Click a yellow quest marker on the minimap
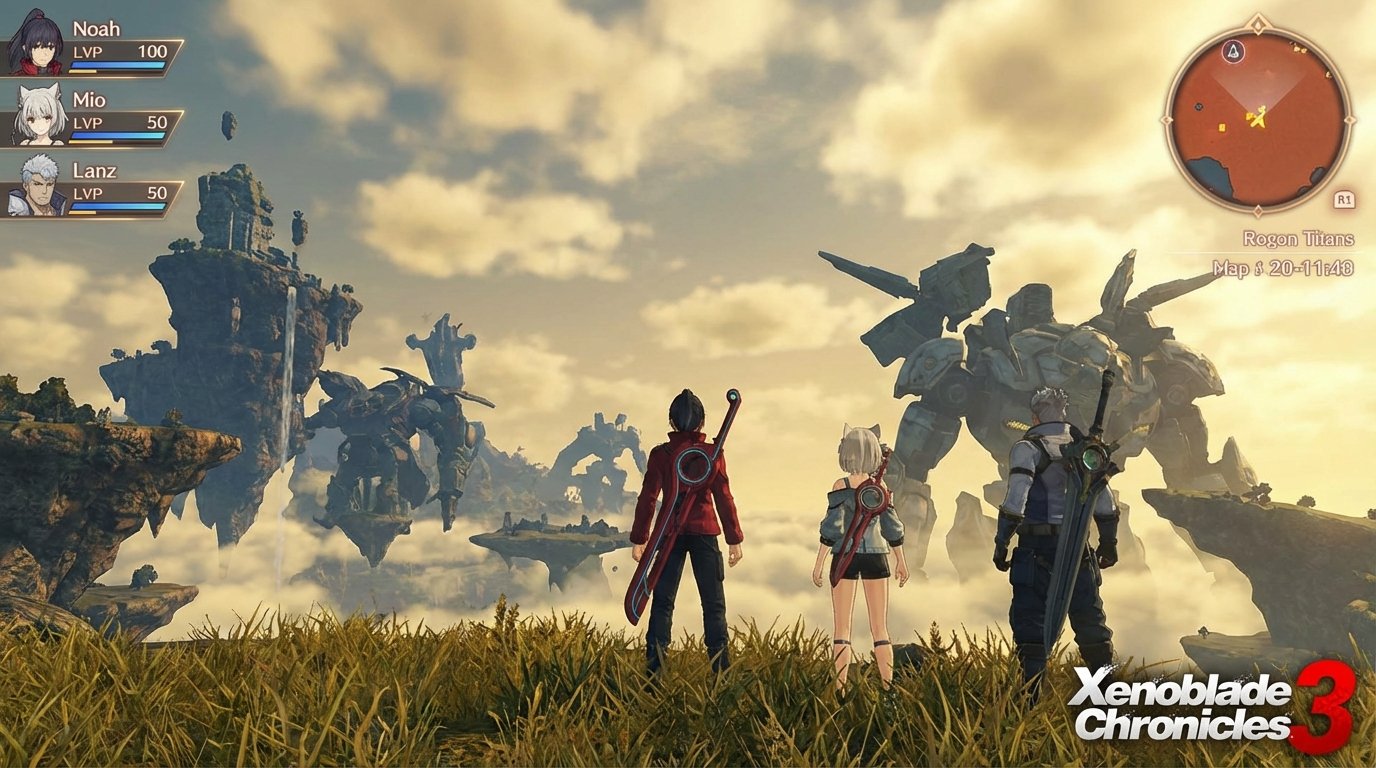The image size is (1376, 768). [x=1221, y=126]
